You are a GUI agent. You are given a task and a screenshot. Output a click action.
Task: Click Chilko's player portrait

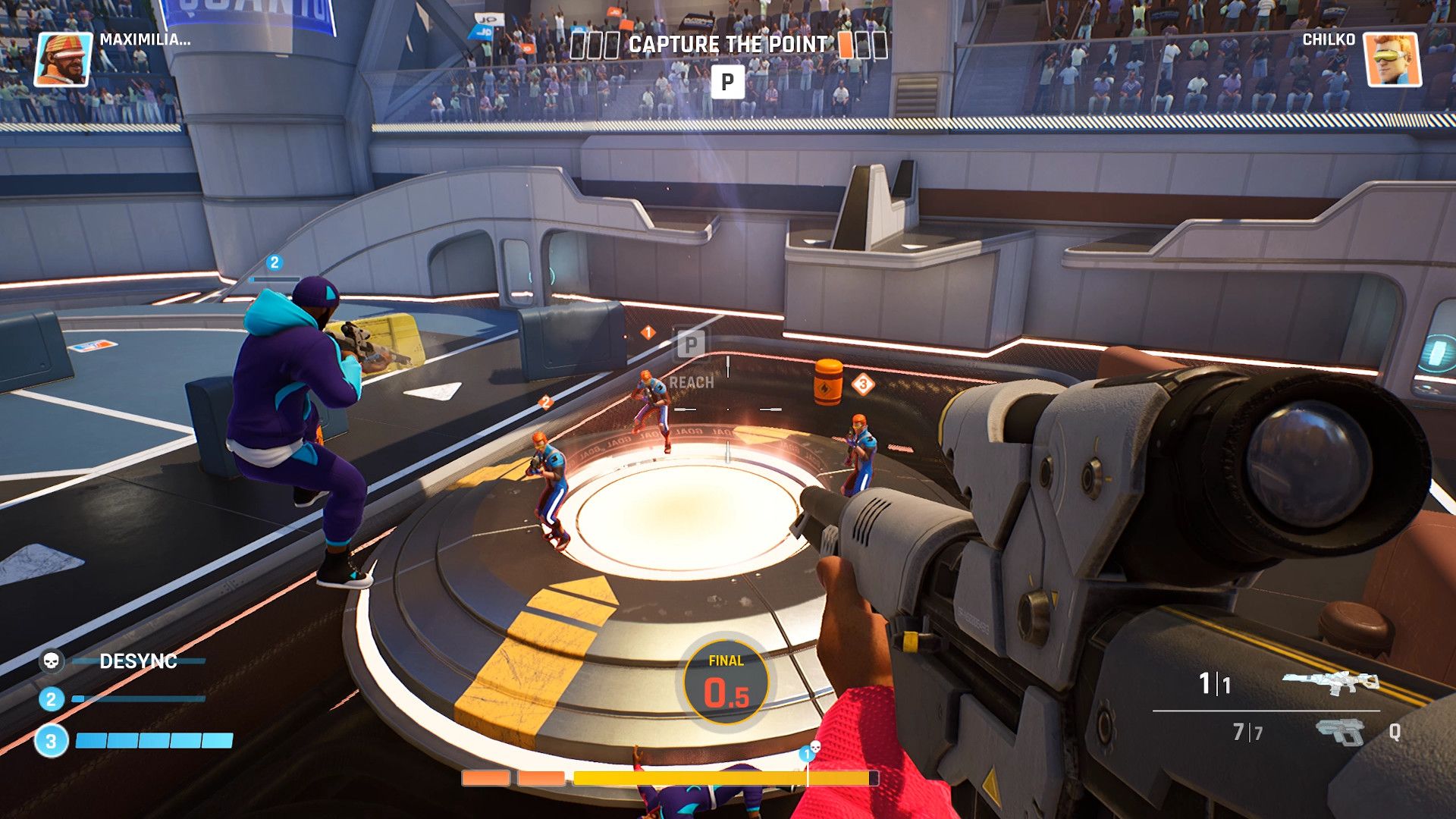click(1392, 59)
